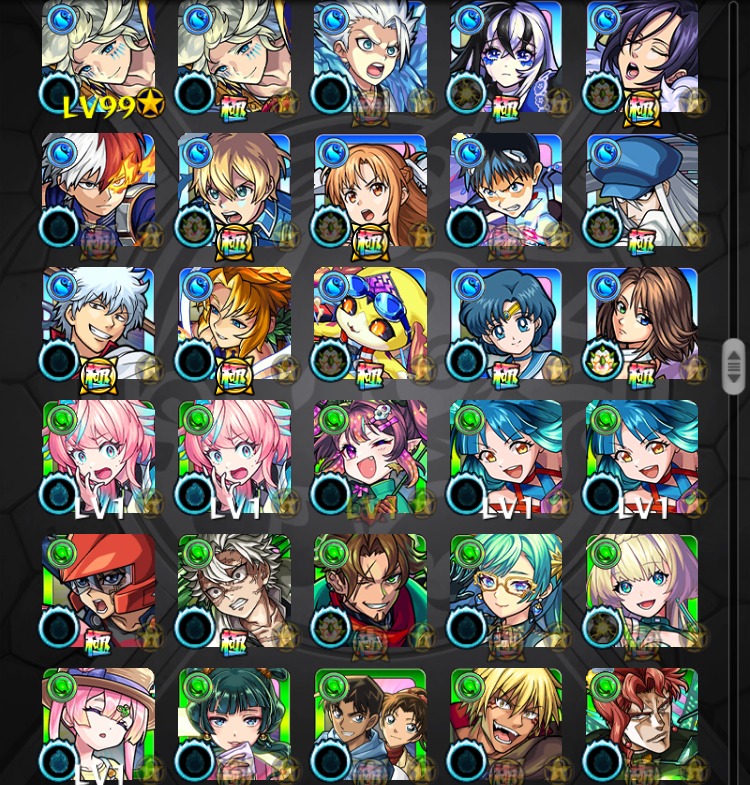This screenshot has height=785, width=750.
Task: Choose the blue-haired sailor-uniform girl
Action: (506, 324)
